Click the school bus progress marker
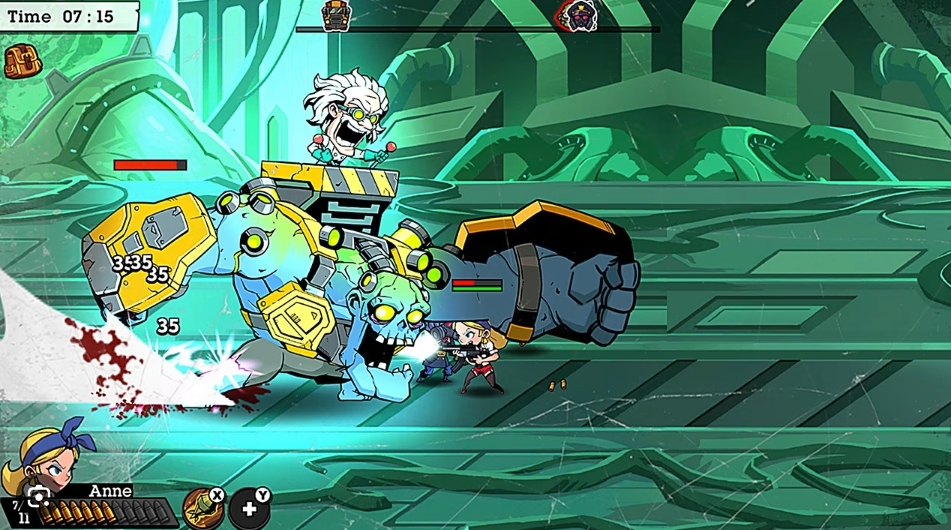This screenshot has width=951, height=530. coord(335,15)
